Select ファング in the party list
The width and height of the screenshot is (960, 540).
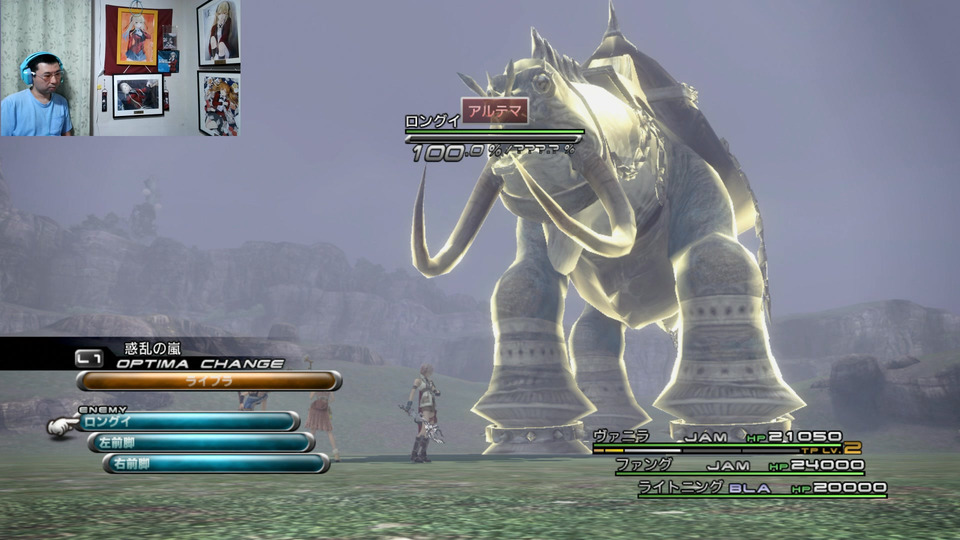643,465
